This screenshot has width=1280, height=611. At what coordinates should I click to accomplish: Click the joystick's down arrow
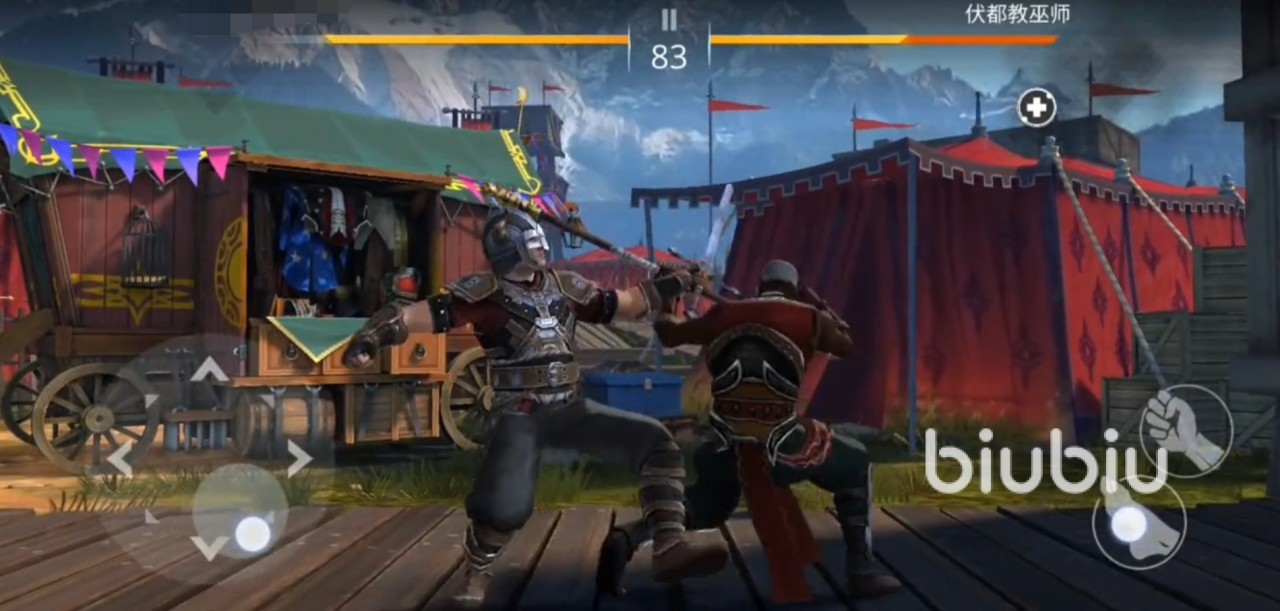tap(209, 547)
